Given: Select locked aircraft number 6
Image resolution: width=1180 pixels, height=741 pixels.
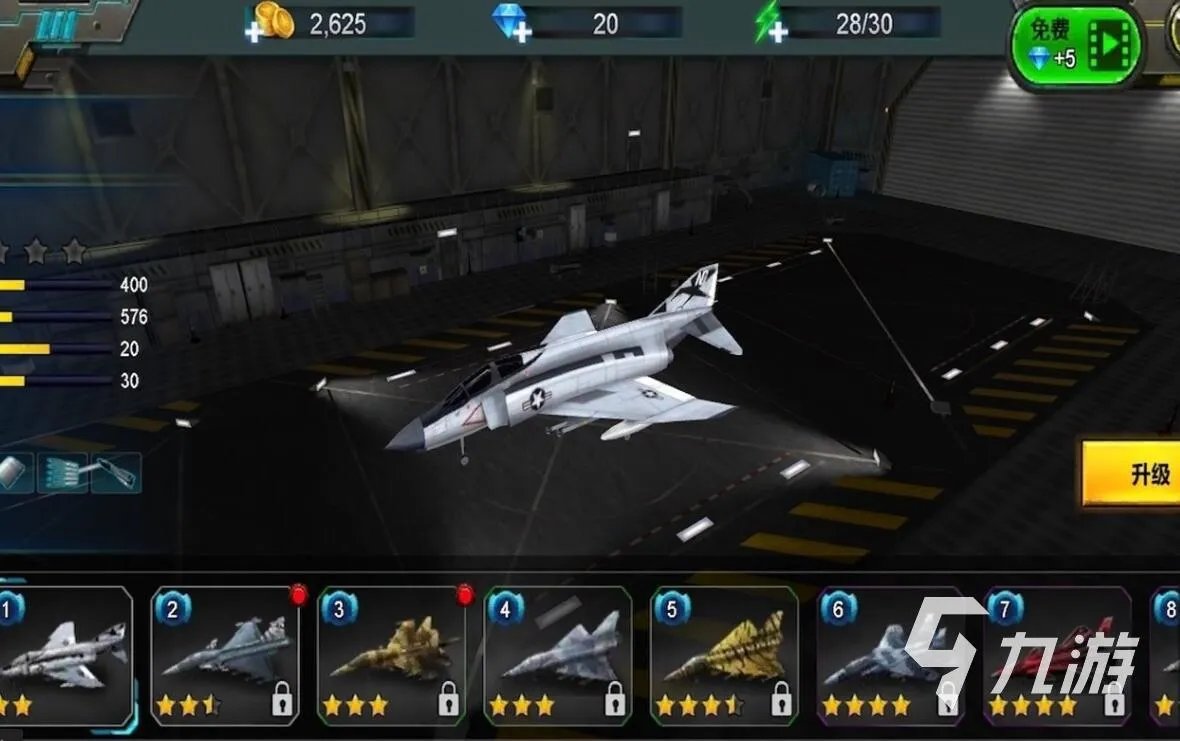Looking at the screenshot, I should [x=889, y=654].
